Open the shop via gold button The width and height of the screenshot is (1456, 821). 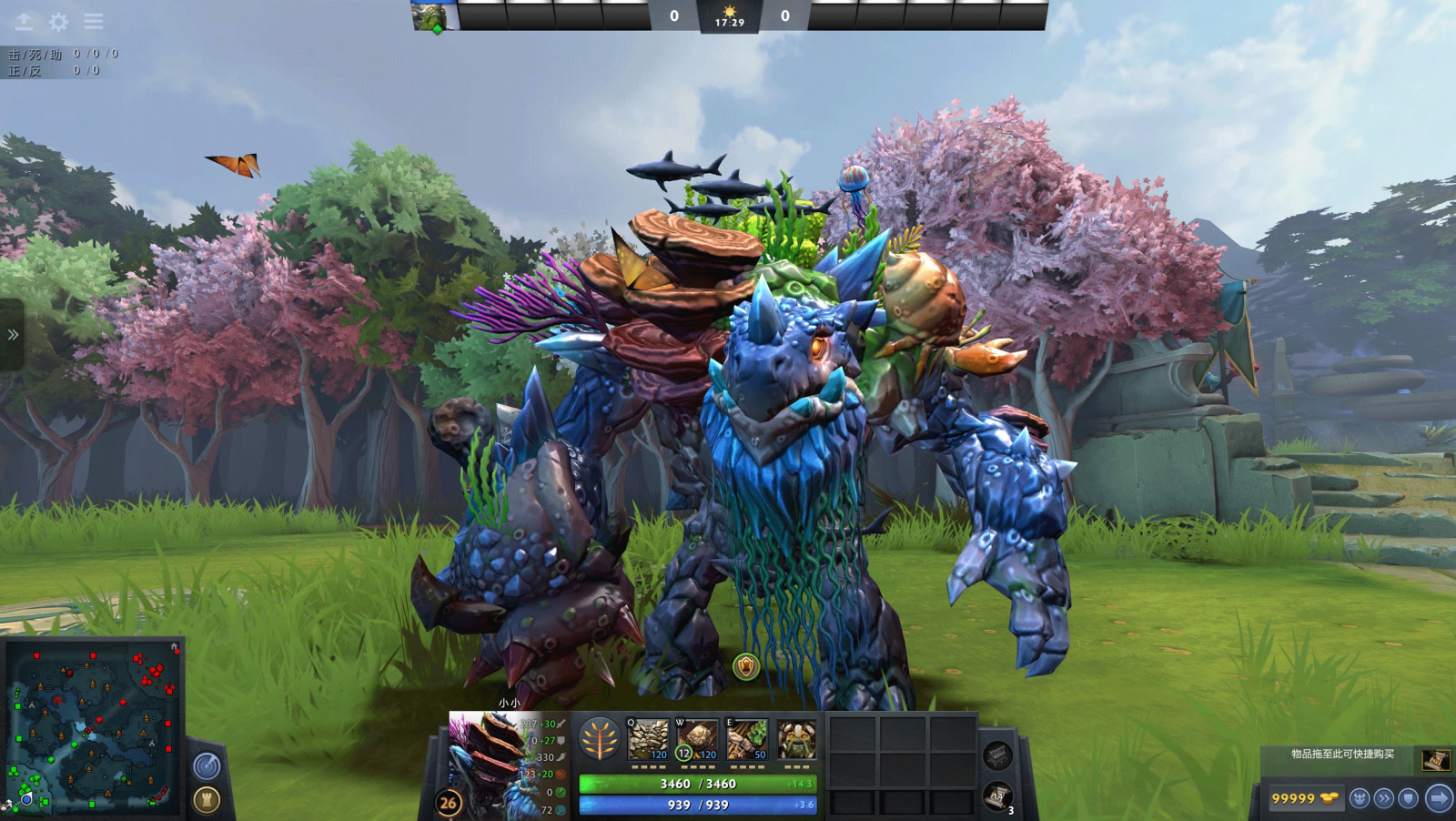[x=1304, y=798]
